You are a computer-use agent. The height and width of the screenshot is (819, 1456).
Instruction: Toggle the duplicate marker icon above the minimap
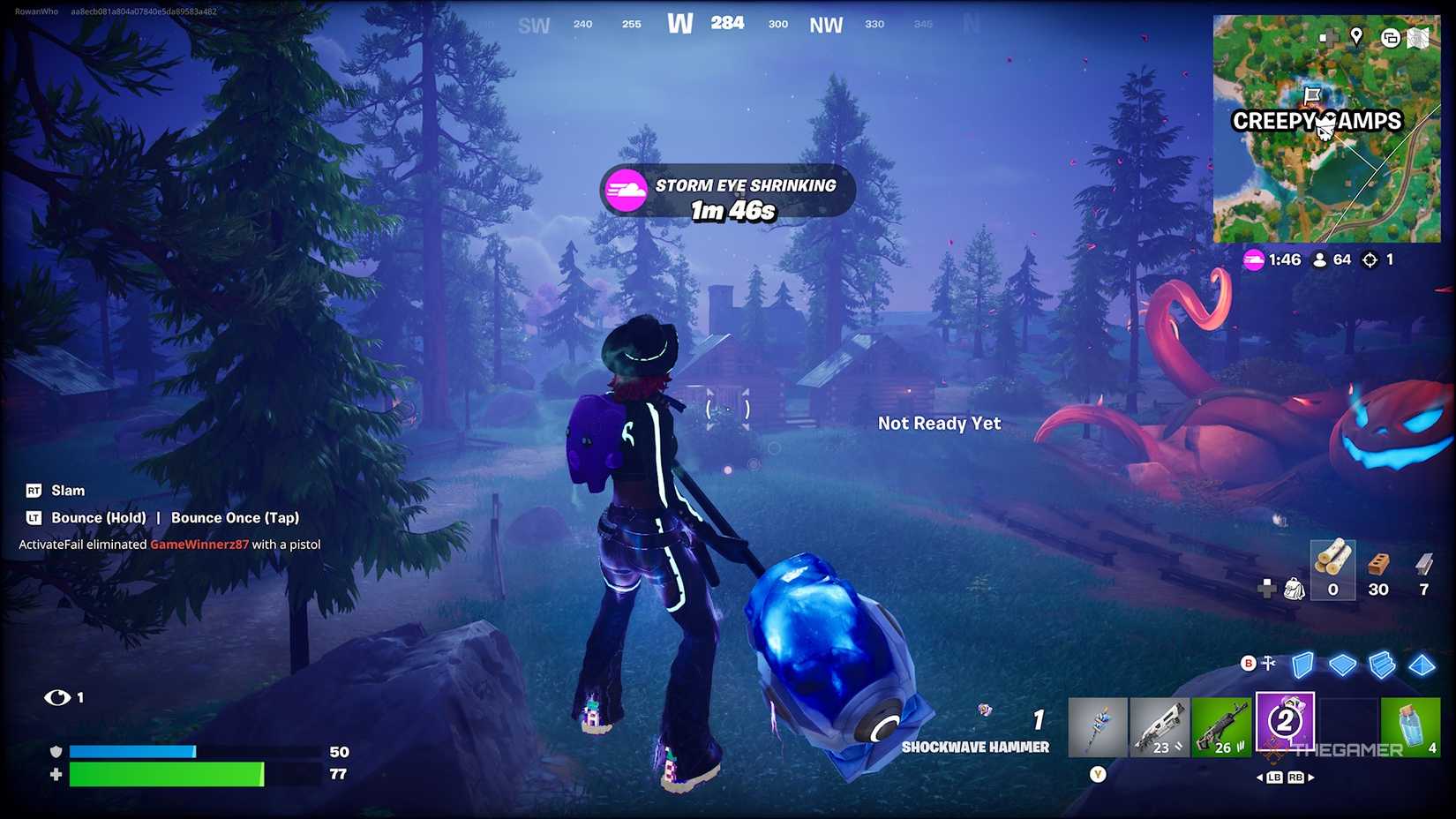(x=1391, y=37)
